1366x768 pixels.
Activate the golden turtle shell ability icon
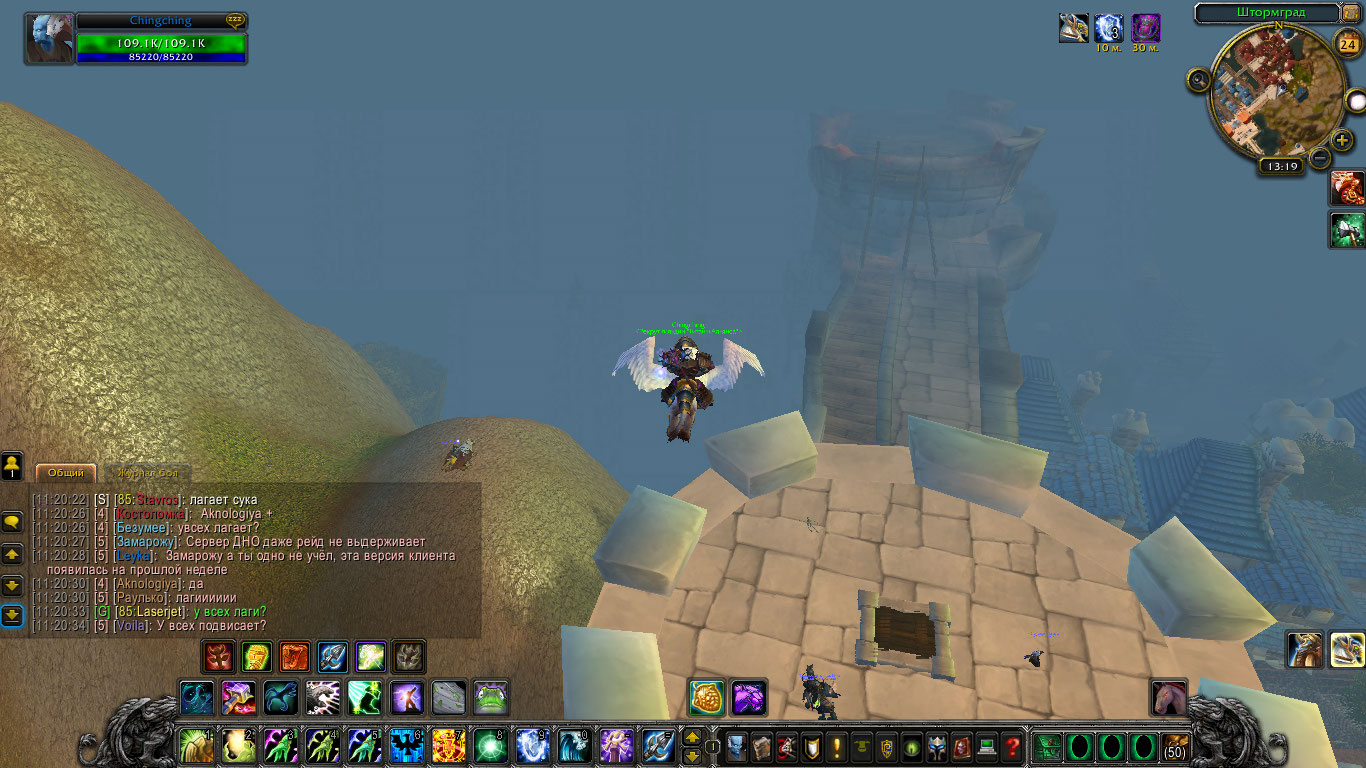706,697
